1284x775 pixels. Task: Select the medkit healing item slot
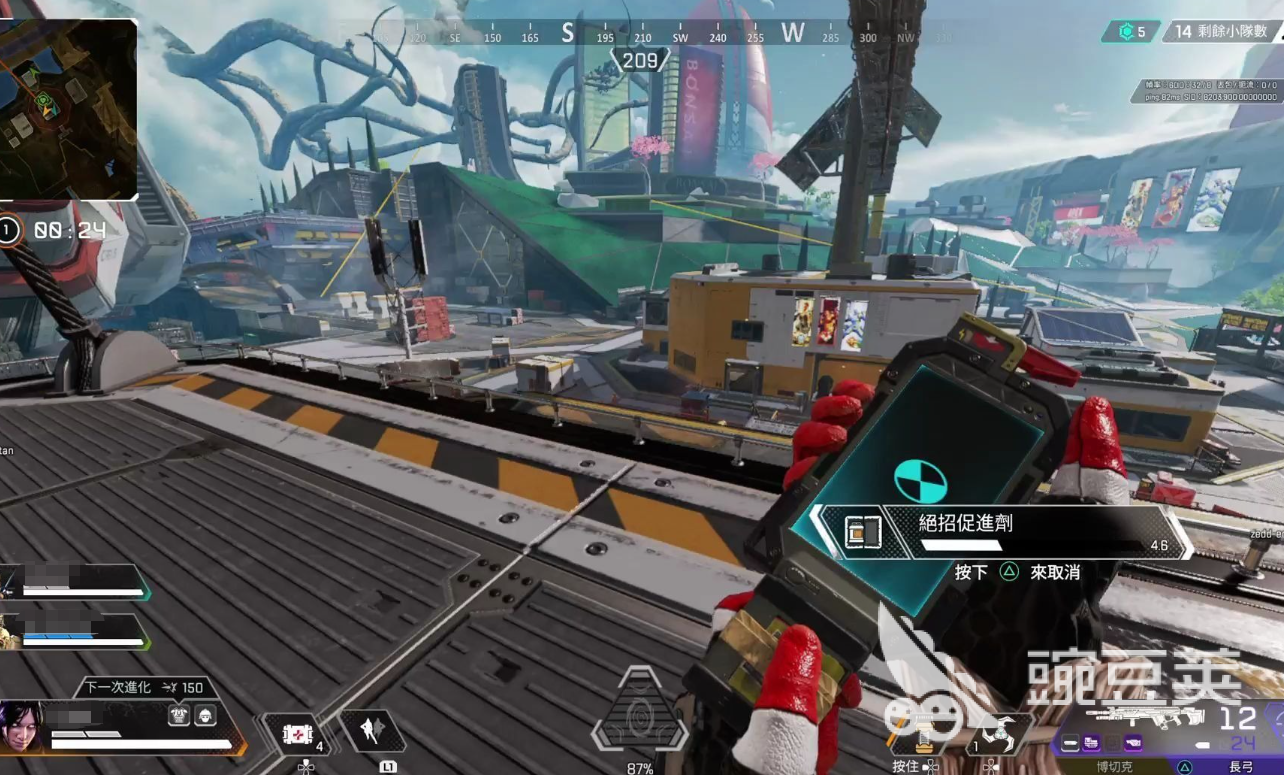297,735
